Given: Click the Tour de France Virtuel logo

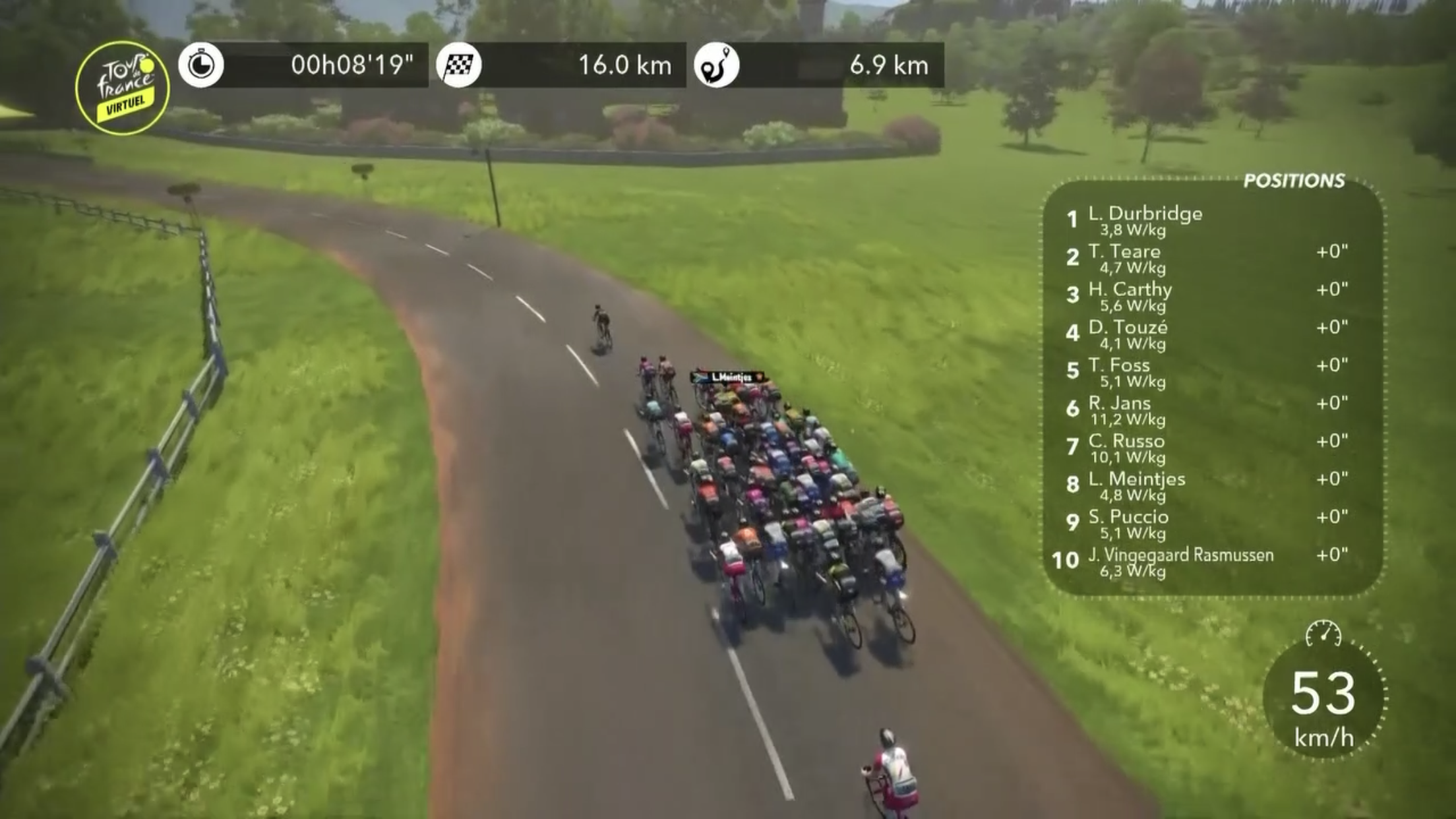Looking at the screenshot, I should 123,88.
